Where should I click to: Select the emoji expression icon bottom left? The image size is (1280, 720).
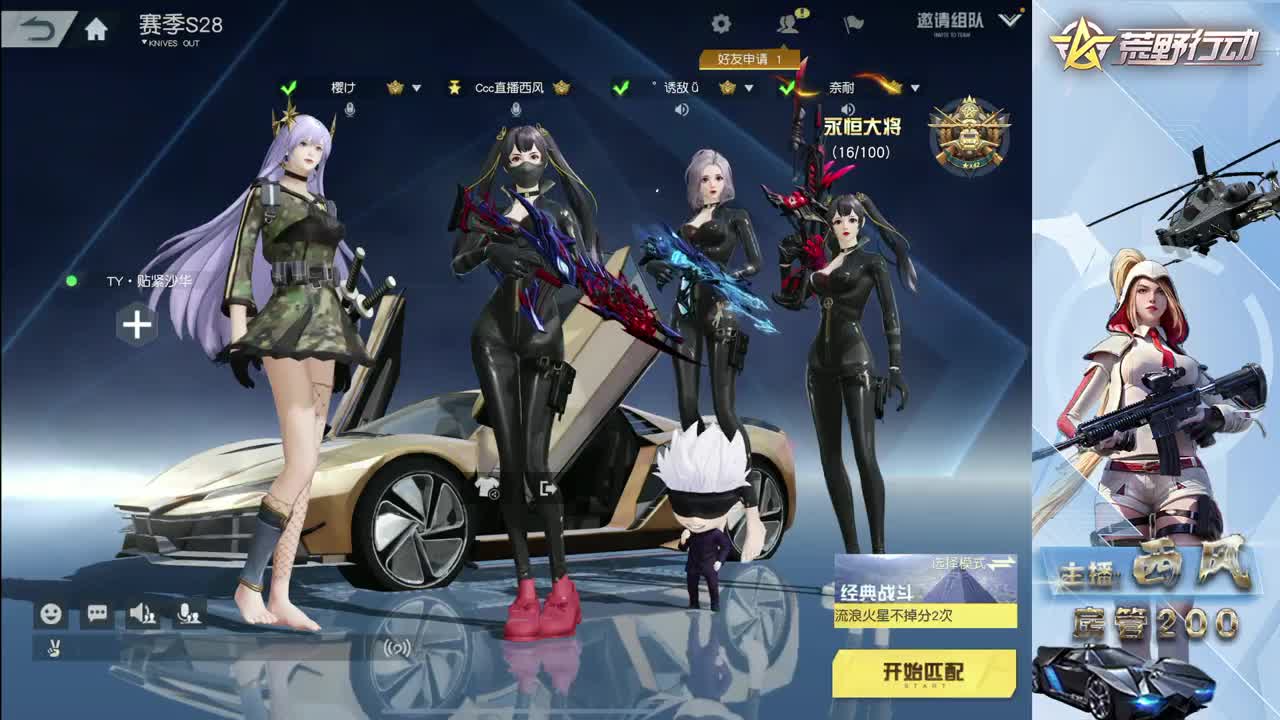coord(51,613)
